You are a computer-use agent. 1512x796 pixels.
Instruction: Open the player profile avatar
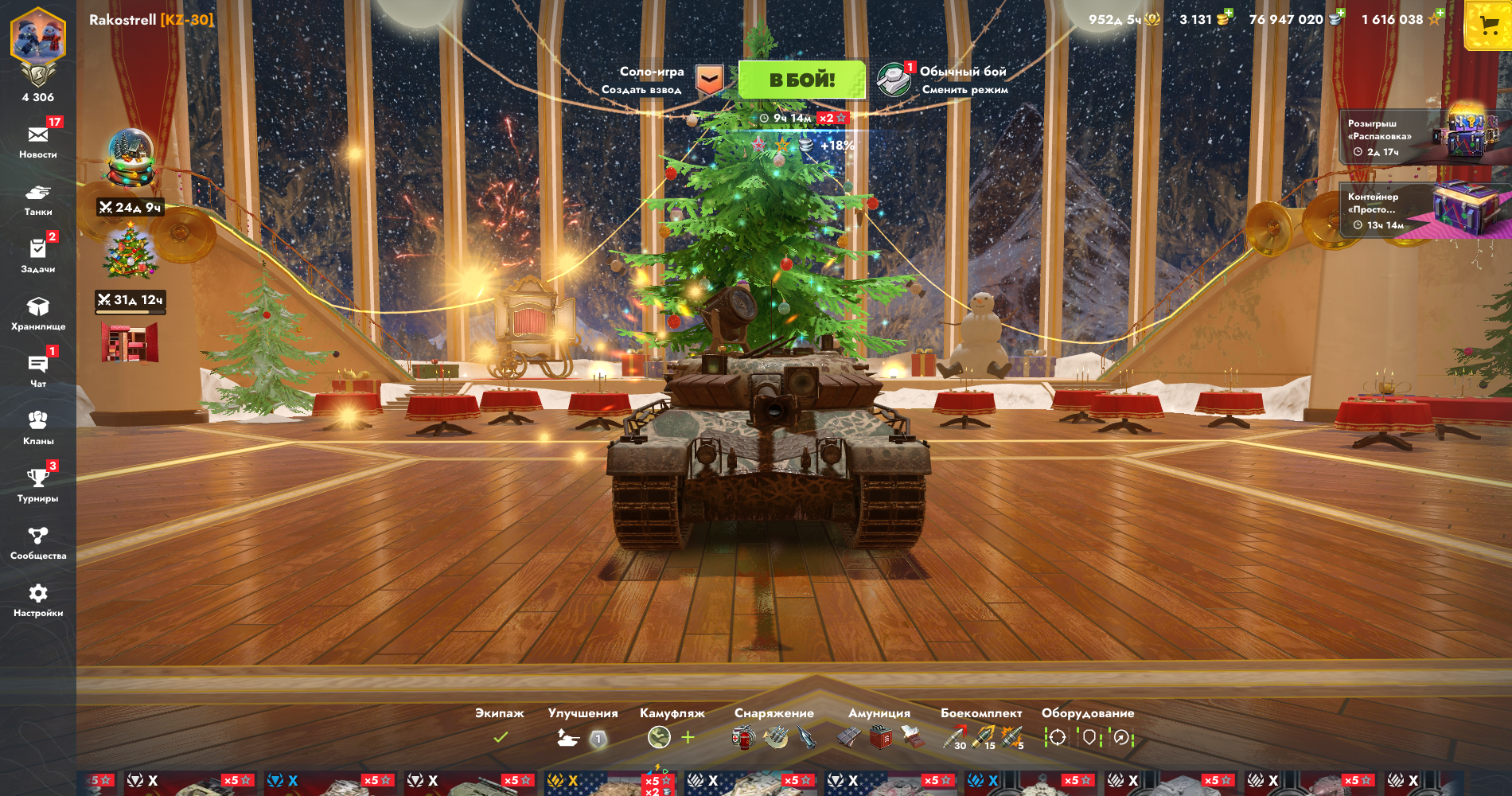[38, 40]
